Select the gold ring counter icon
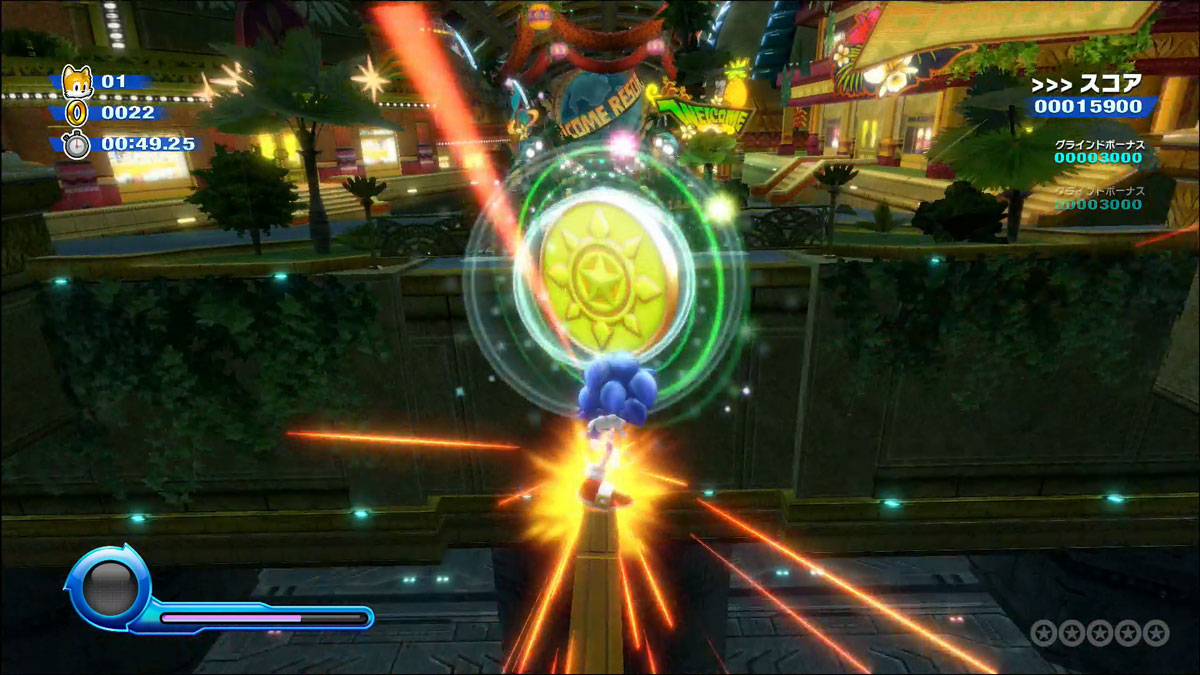Screen dimensions: 1200x675 [78, 112]
